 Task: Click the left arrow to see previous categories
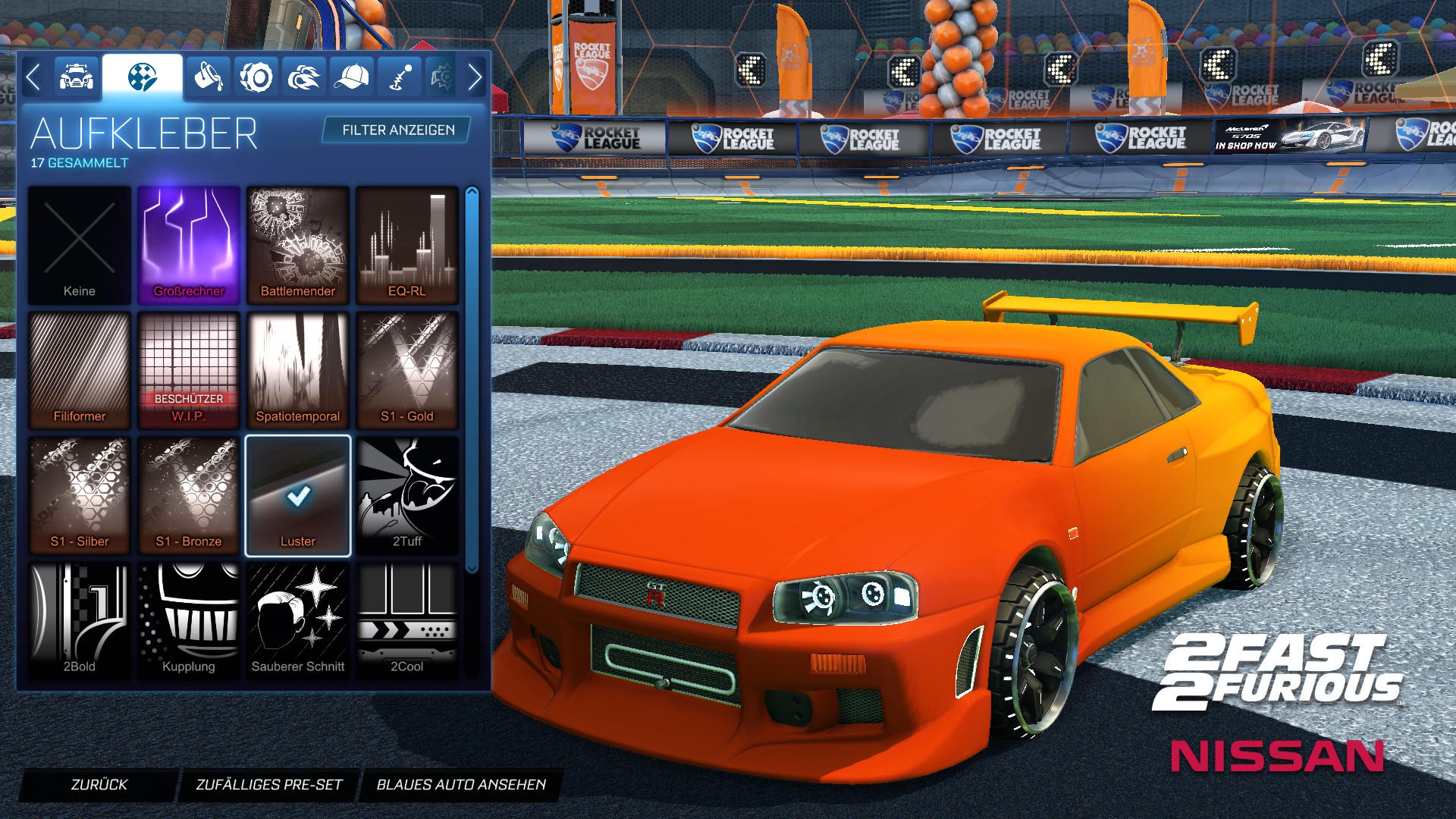[x=33, y=76]
